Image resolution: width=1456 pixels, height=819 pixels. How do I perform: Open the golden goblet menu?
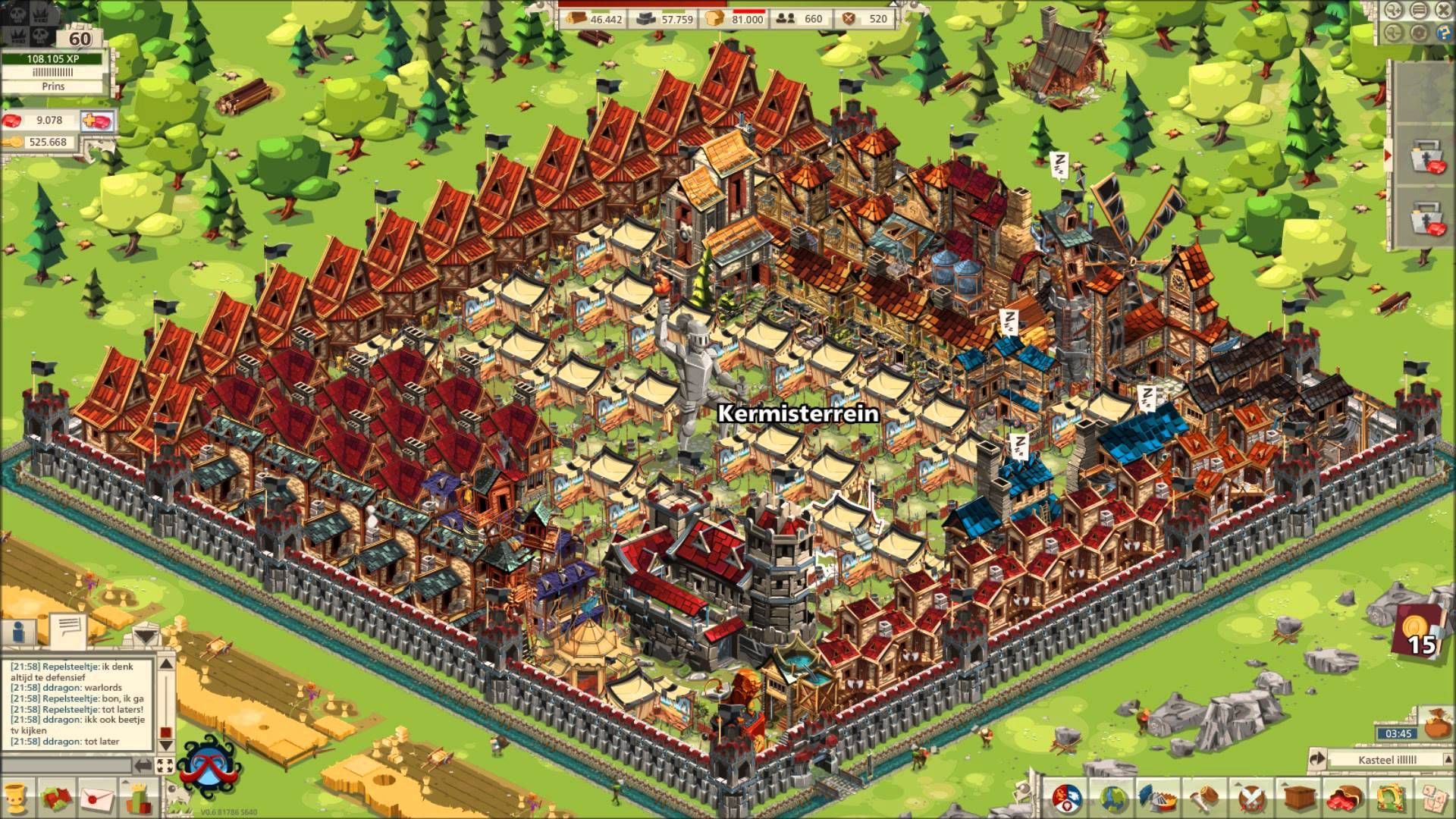coord(15,799)
